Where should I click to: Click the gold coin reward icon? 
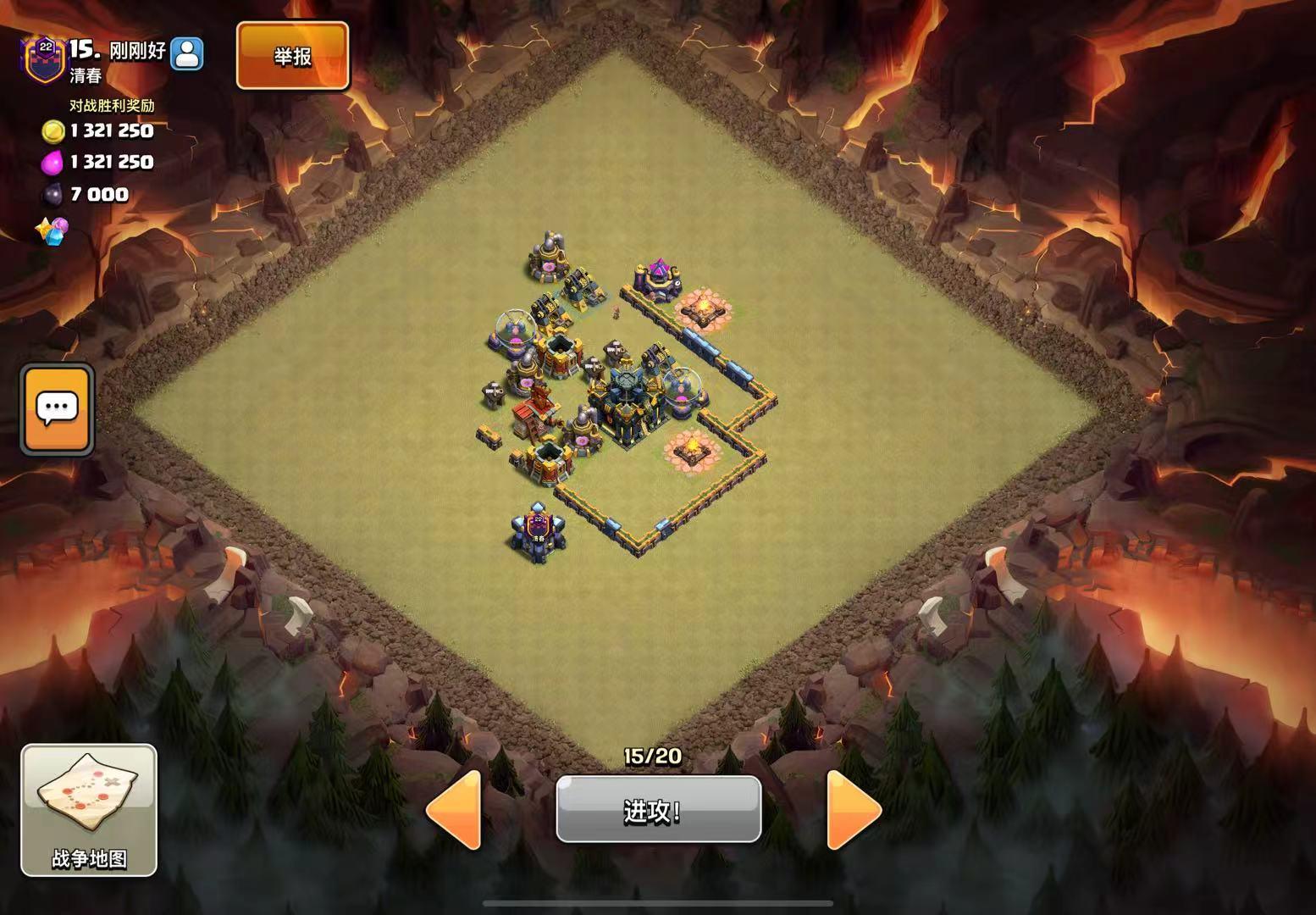(53, 131)
